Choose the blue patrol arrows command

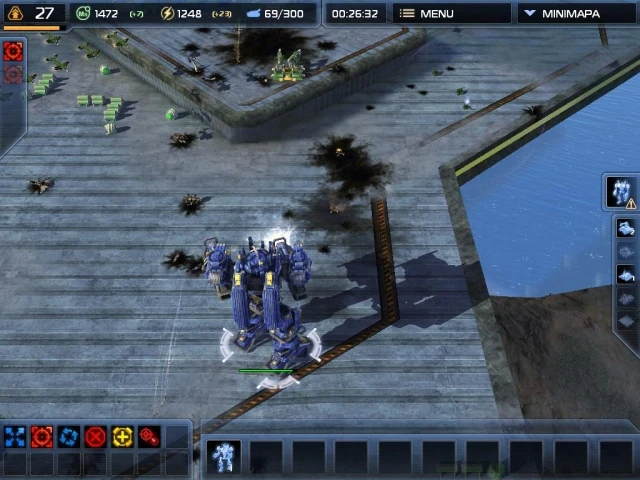tap(68, 436)
